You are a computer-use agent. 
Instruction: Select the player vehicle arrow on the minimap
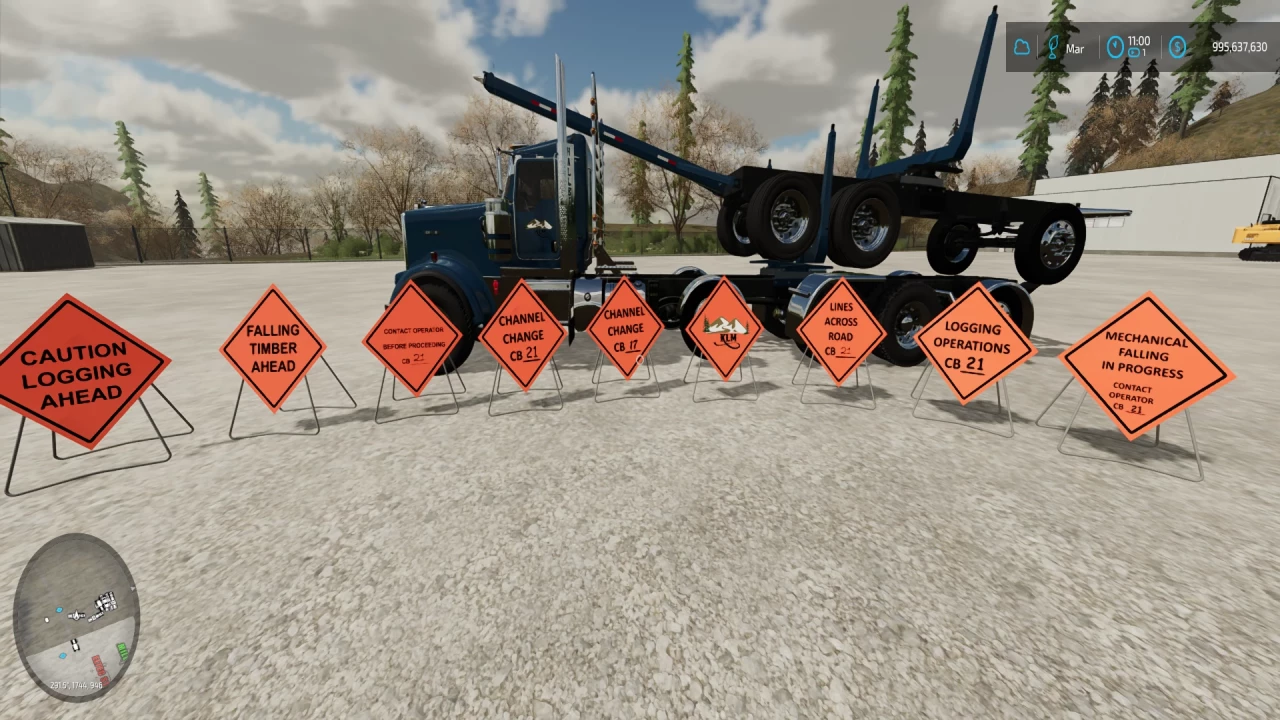point(77,614)
